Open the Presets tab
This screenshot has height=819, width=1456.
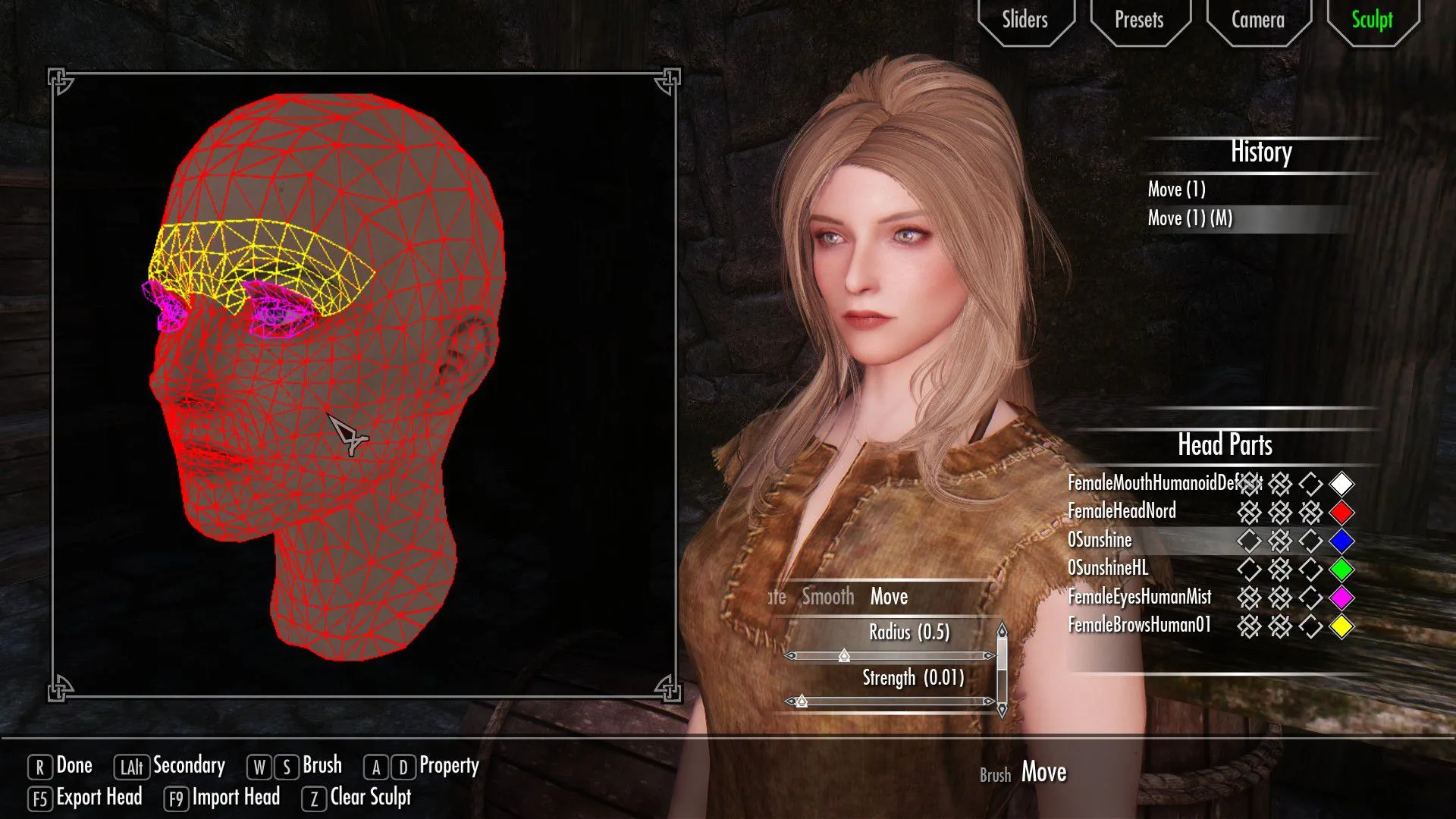coord(1138,20)
